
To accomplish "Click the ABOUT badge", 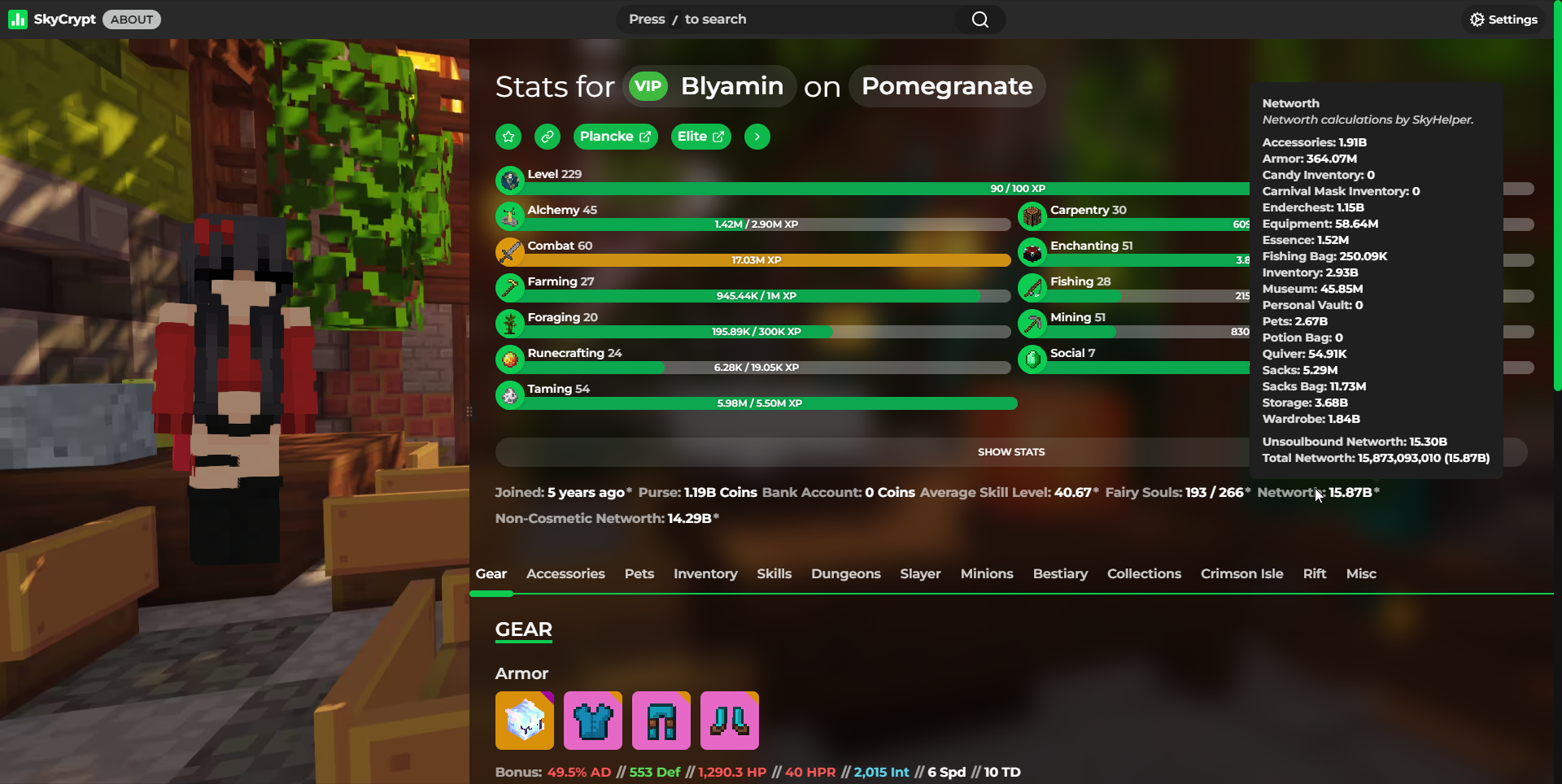I will coord(132,20).
